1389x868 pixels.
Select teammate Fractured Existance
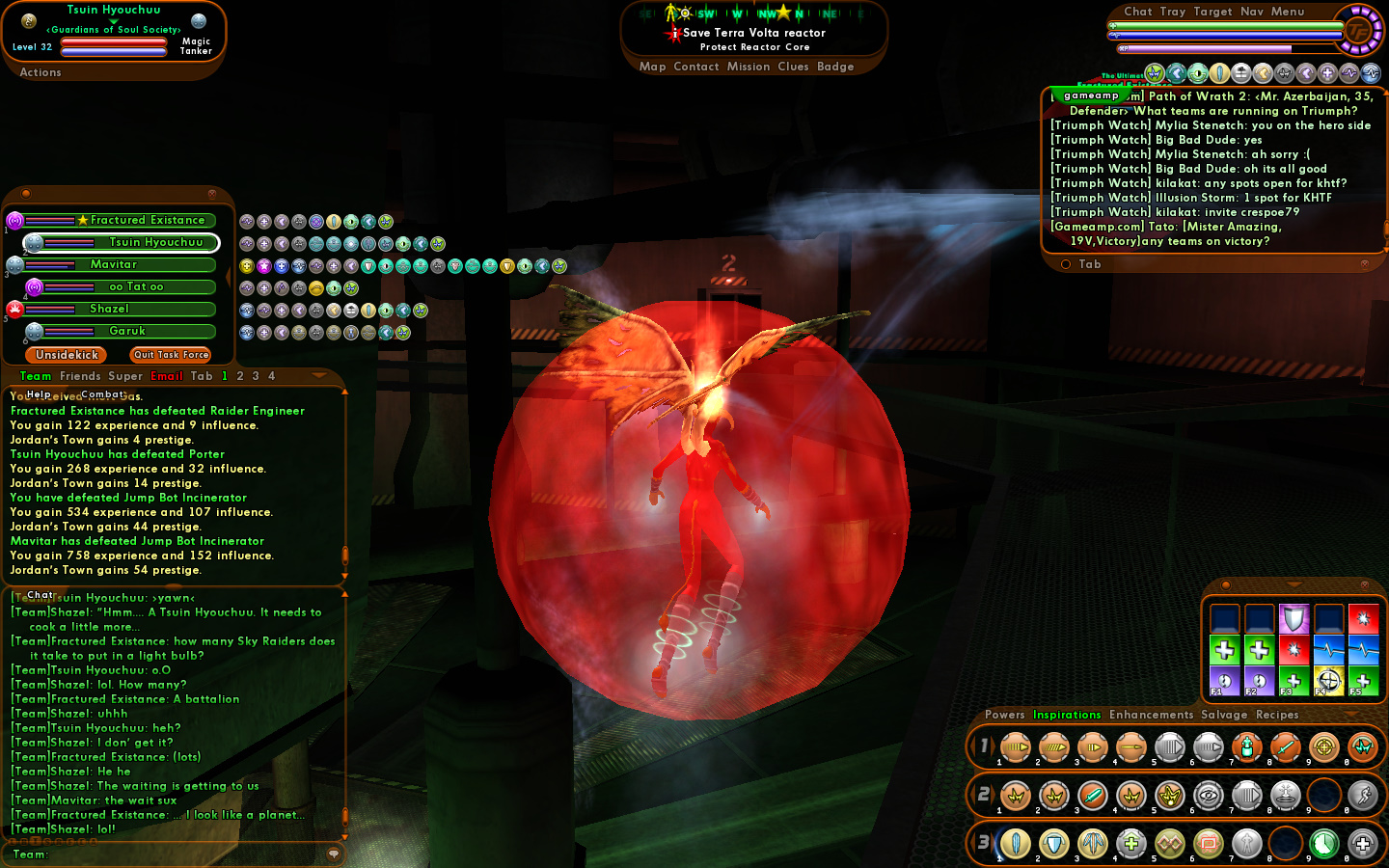pyautogui.click(x=147, y=221)
